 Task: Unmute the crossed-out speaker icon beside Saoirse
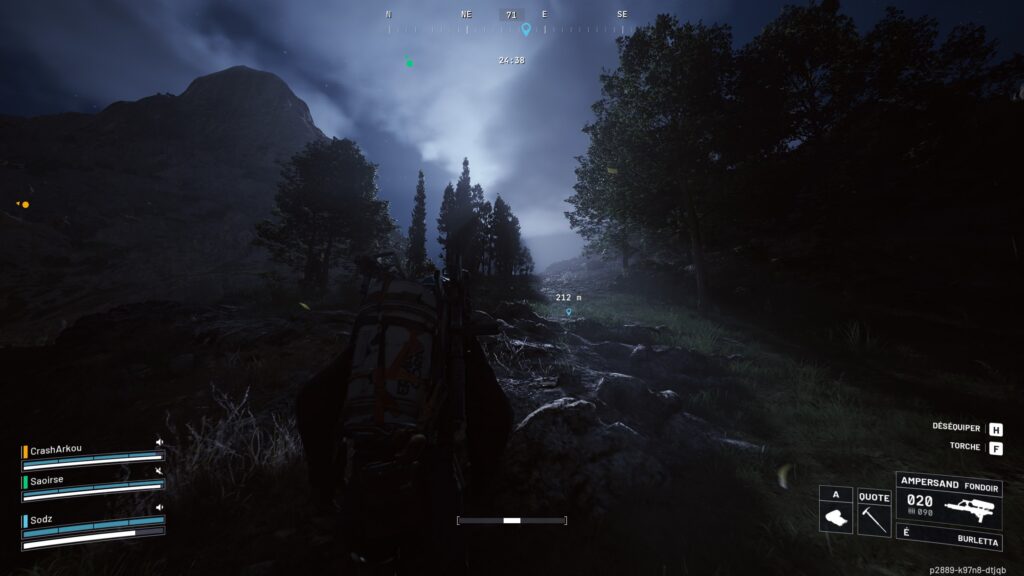pyautogui.click(x=158, y=471)
